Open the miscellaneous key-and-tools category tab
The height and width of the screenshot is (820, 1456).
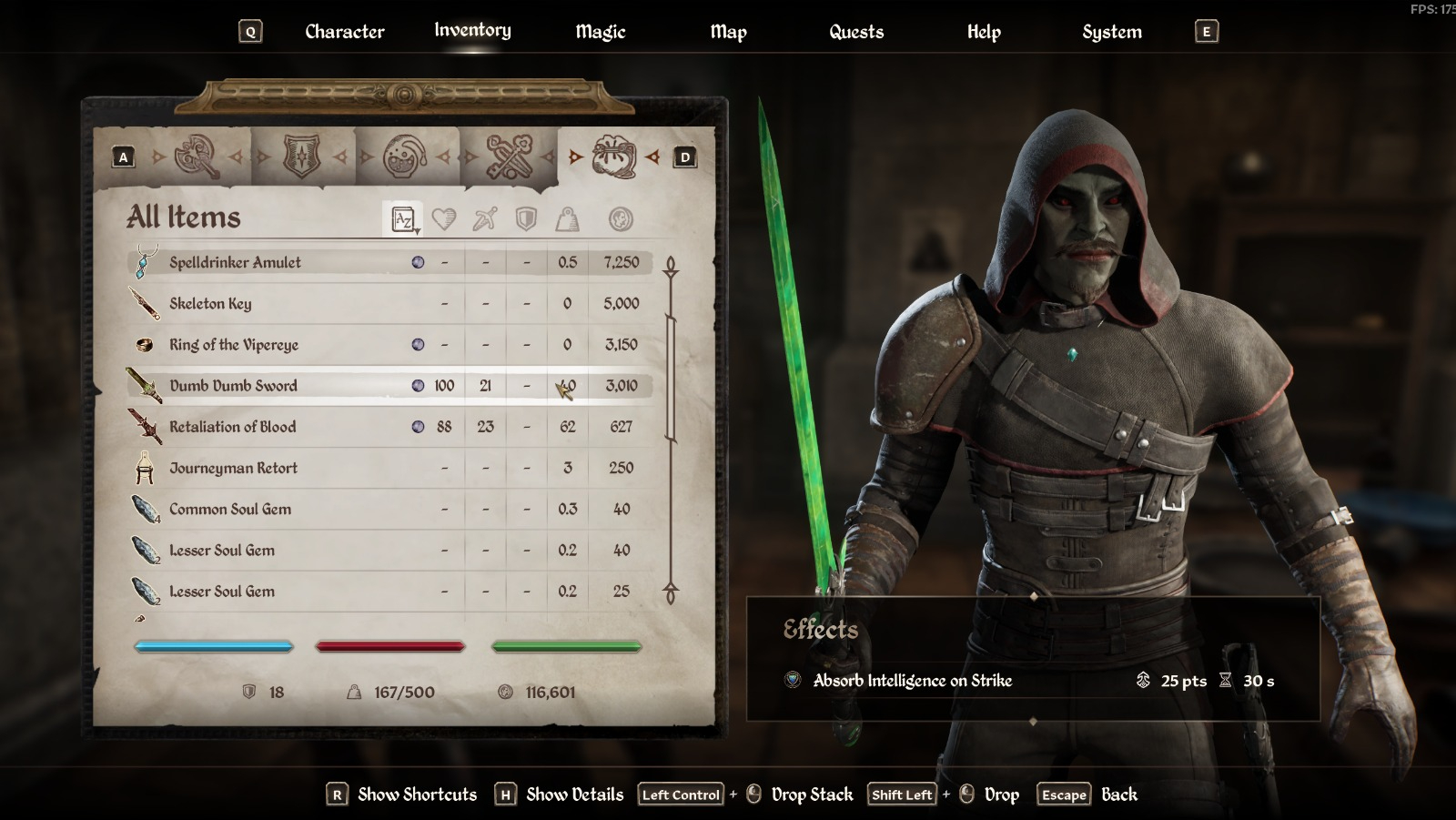pyautogui.click(x=509, y=157)
